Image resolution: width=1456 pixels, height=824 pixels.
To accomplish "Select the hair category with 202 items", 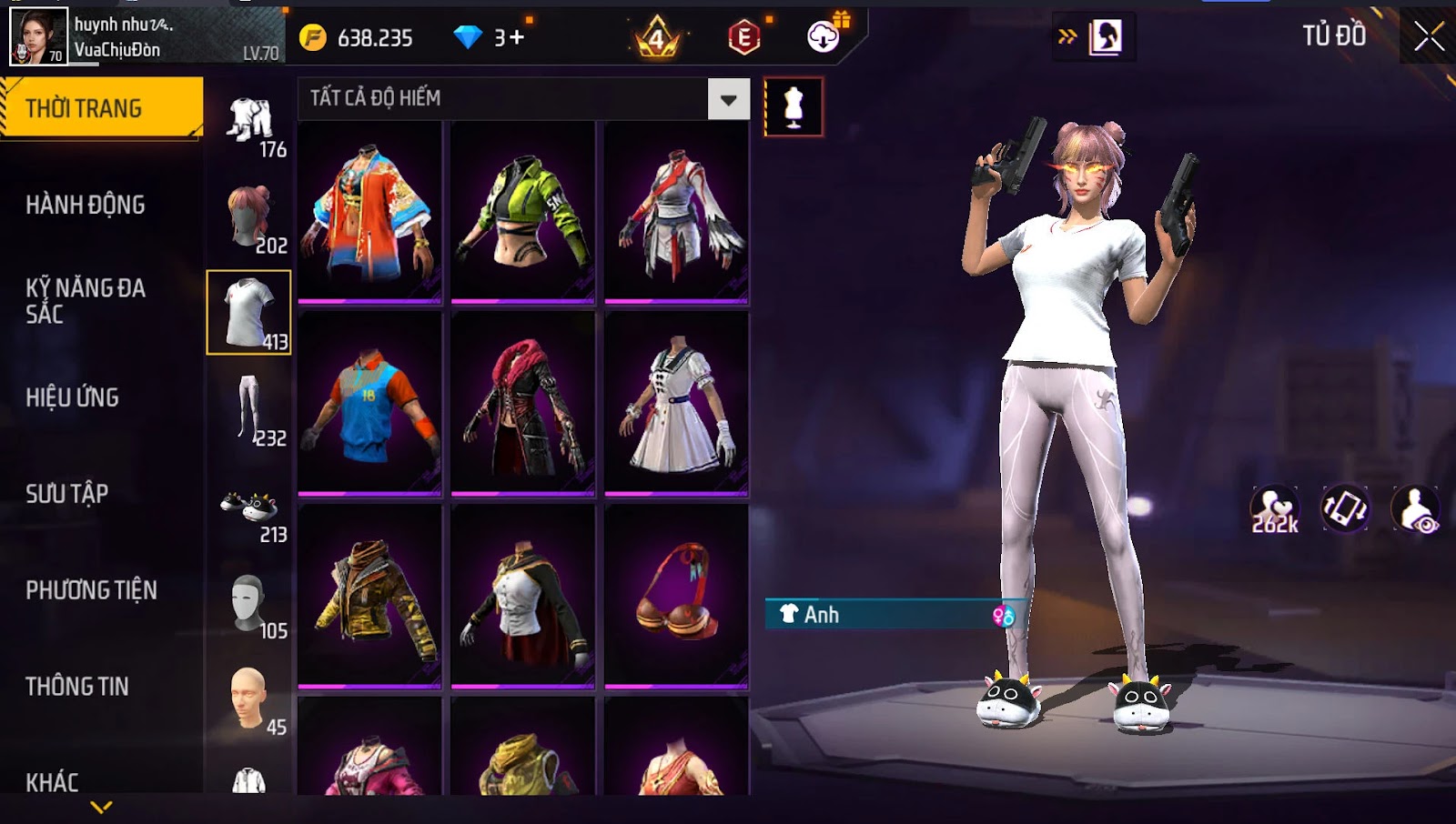I will point(249,218).
